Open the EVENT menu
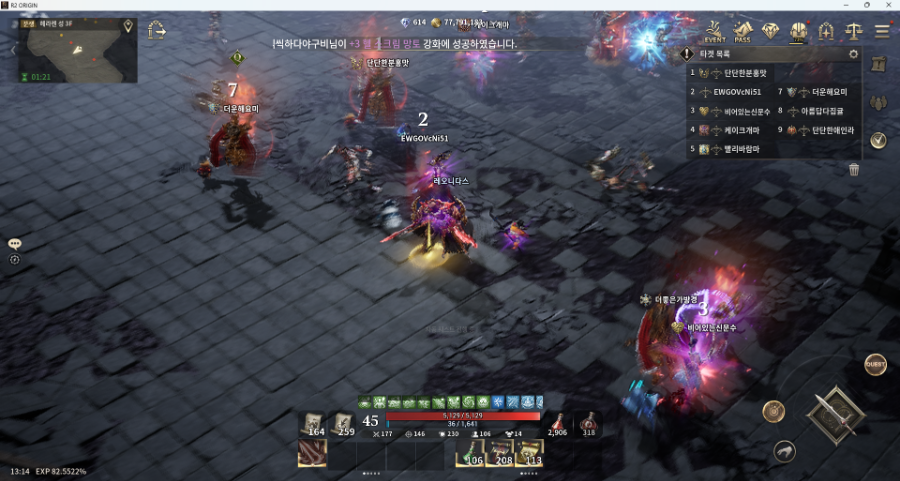 coord(714,31)
